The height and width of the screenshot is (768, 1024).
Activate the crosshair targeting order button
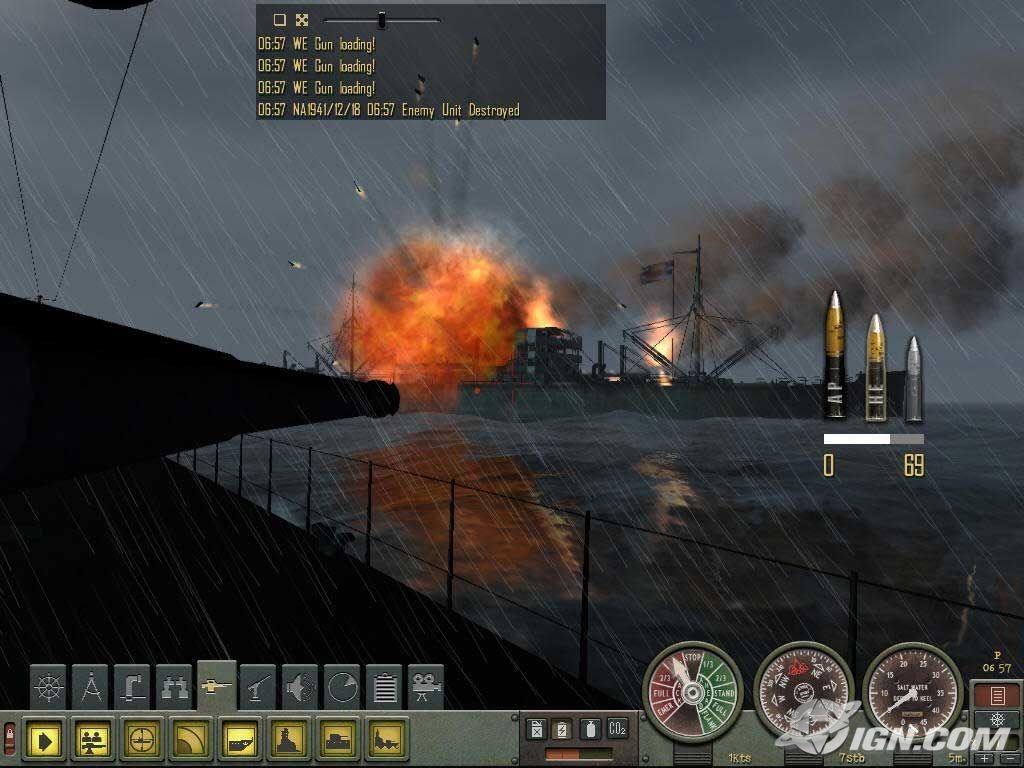click(x=142, y=740)
